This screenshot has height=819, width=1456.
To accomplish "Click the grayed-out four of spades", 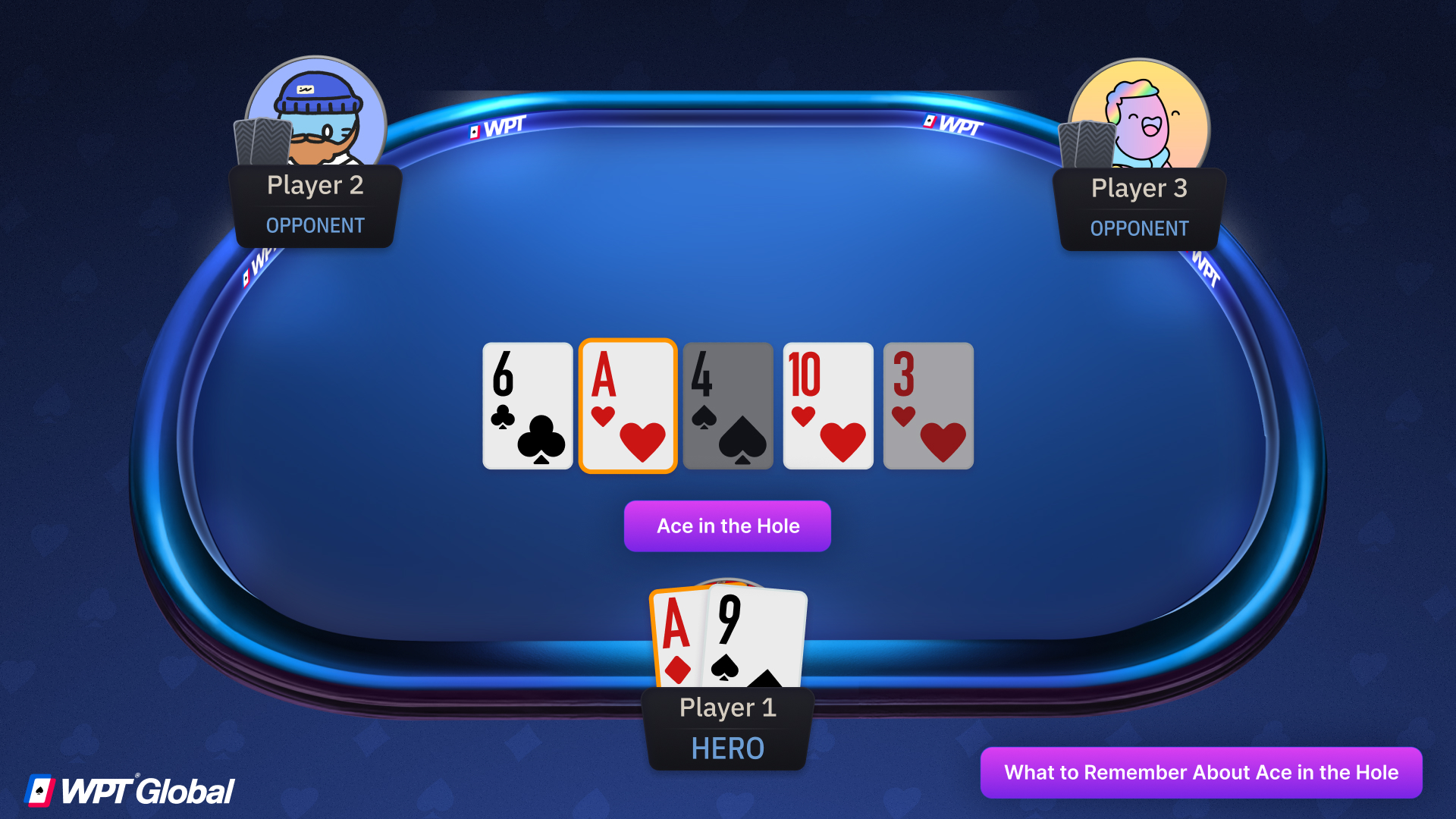I will tap(727, 406).
